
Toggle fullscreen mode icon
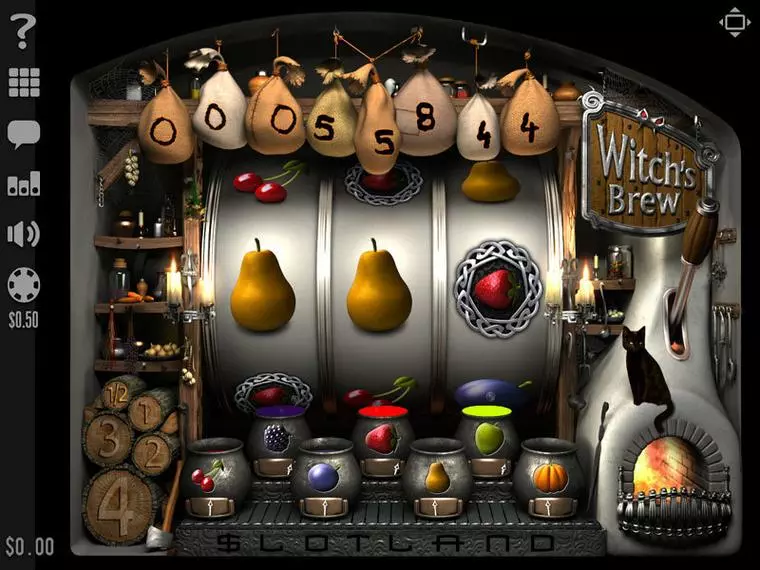[734, 22]
